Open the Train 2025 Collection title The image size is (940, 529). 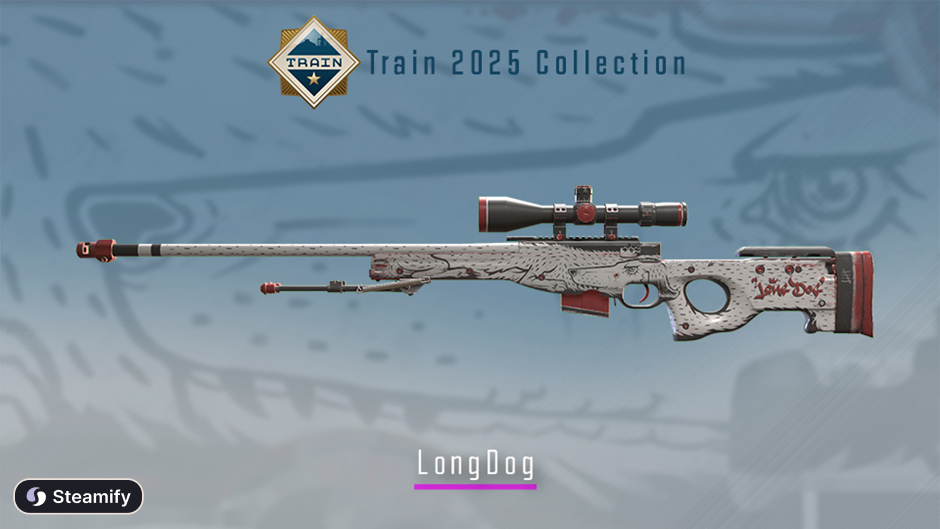click(x=526, y=63)
